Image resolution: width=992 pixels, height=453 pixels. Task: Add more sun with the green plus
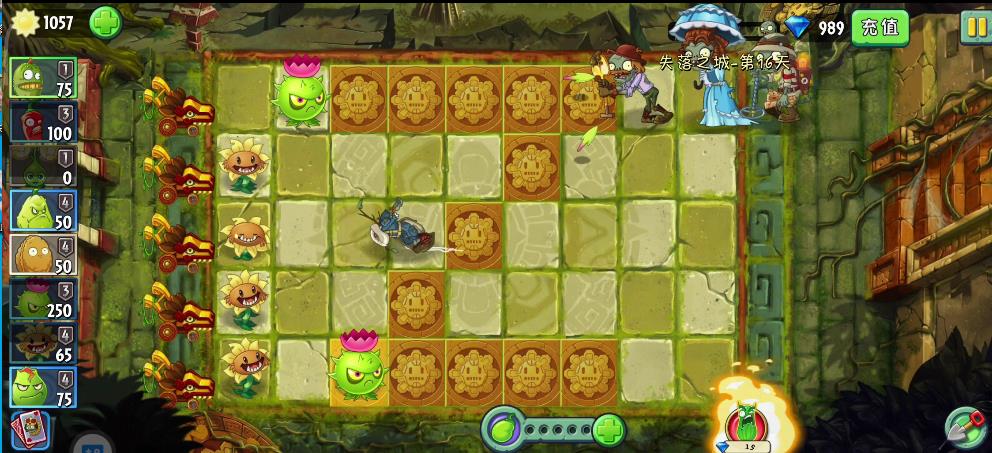click(106, 22)
